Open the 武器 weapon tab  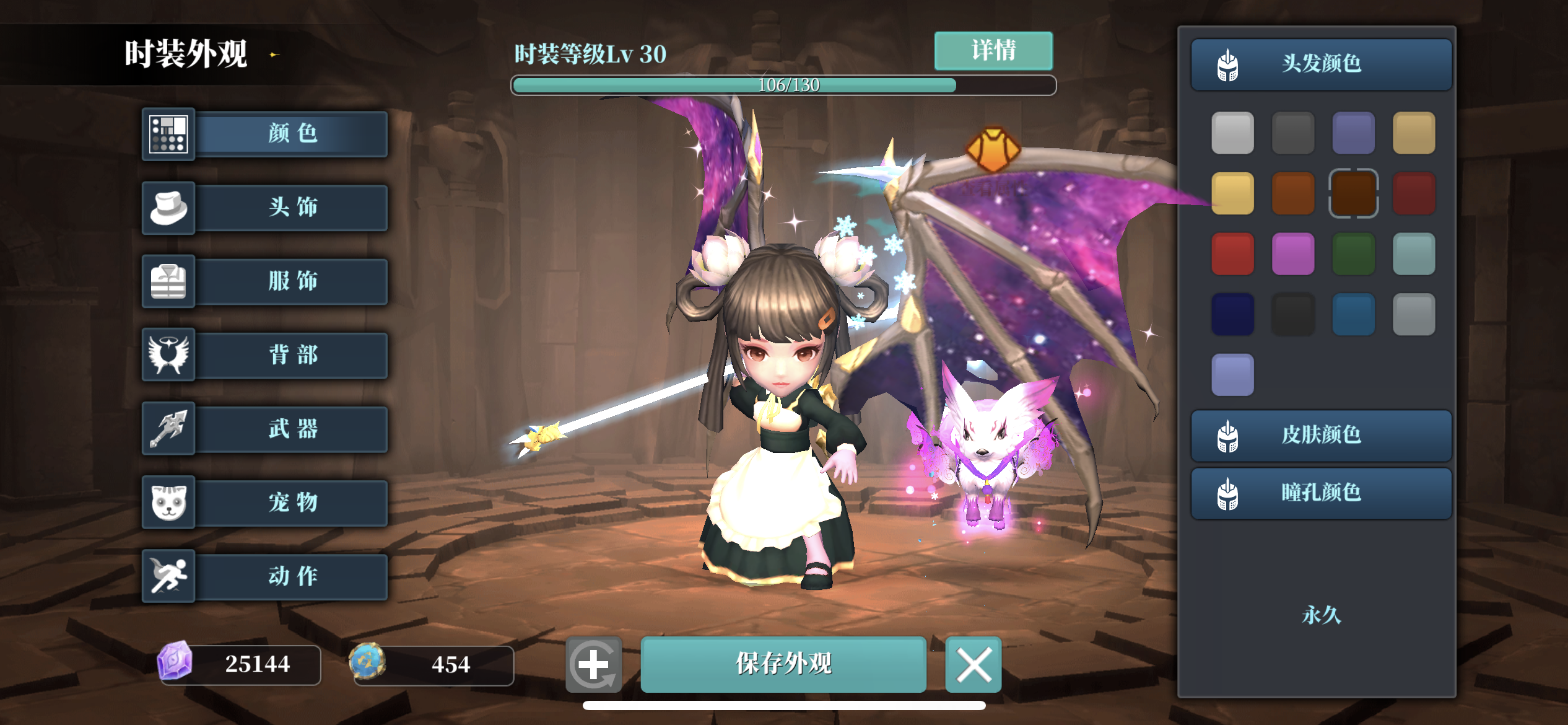click(291, 429)
